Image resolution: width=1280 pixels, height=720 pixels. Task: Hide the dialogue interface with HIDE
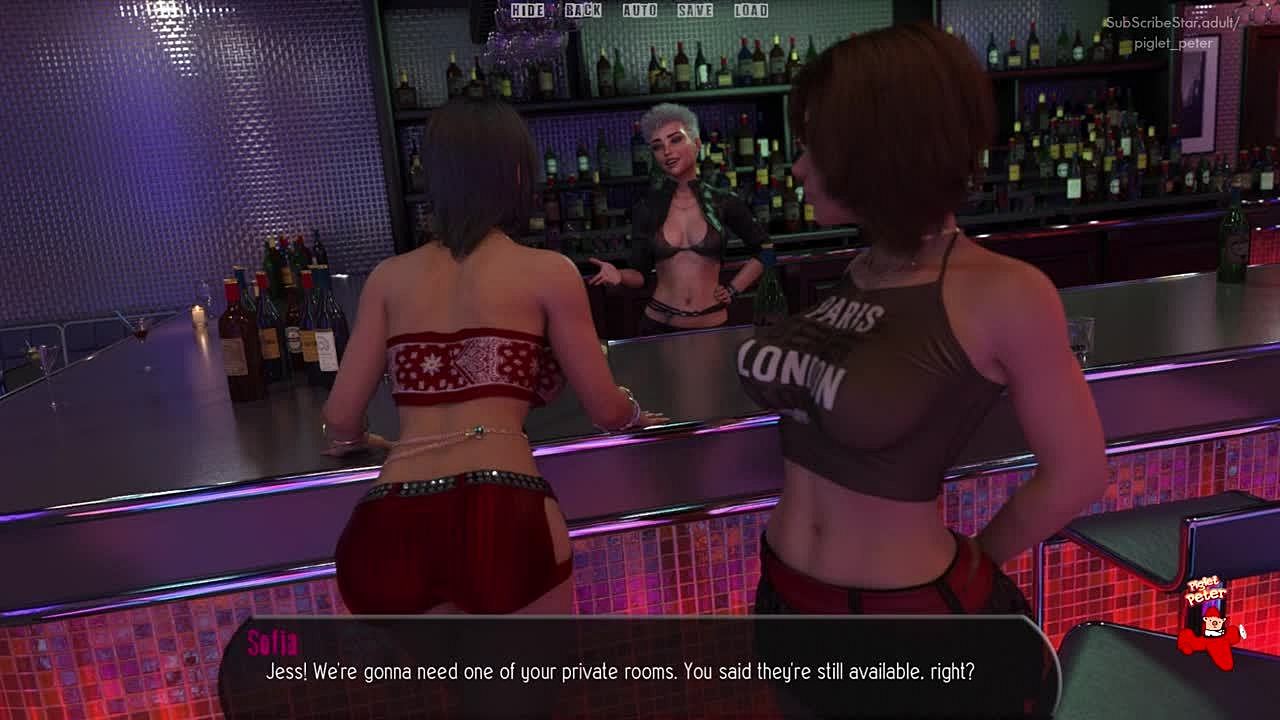pyautogui.click(x=527, y=10)
